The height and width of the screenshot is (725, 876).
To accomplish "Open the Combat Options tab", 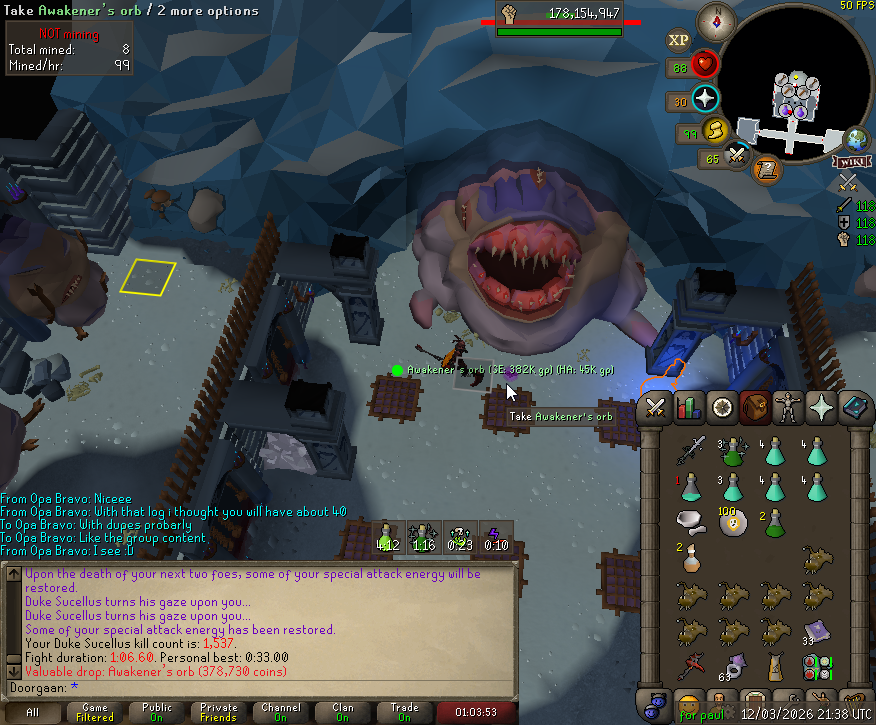I will 656,408.
